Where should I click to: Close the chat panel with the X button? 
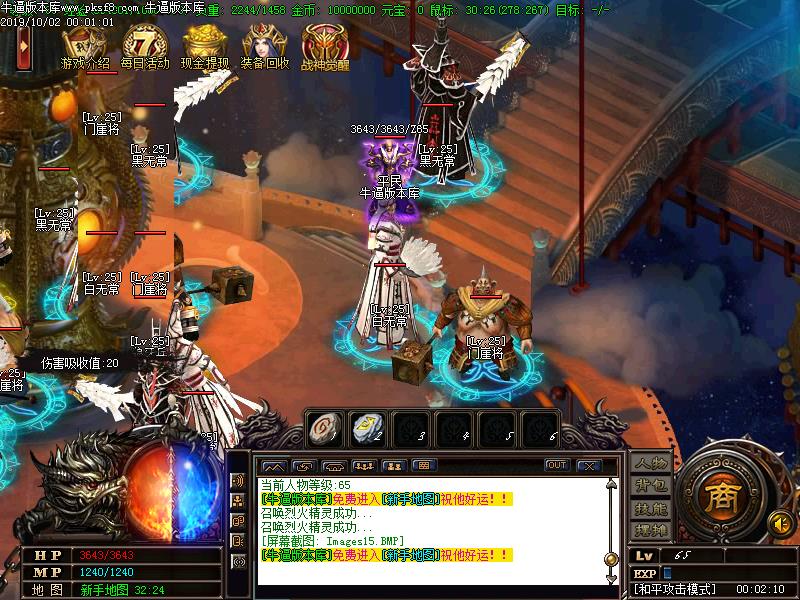[589, 465]
